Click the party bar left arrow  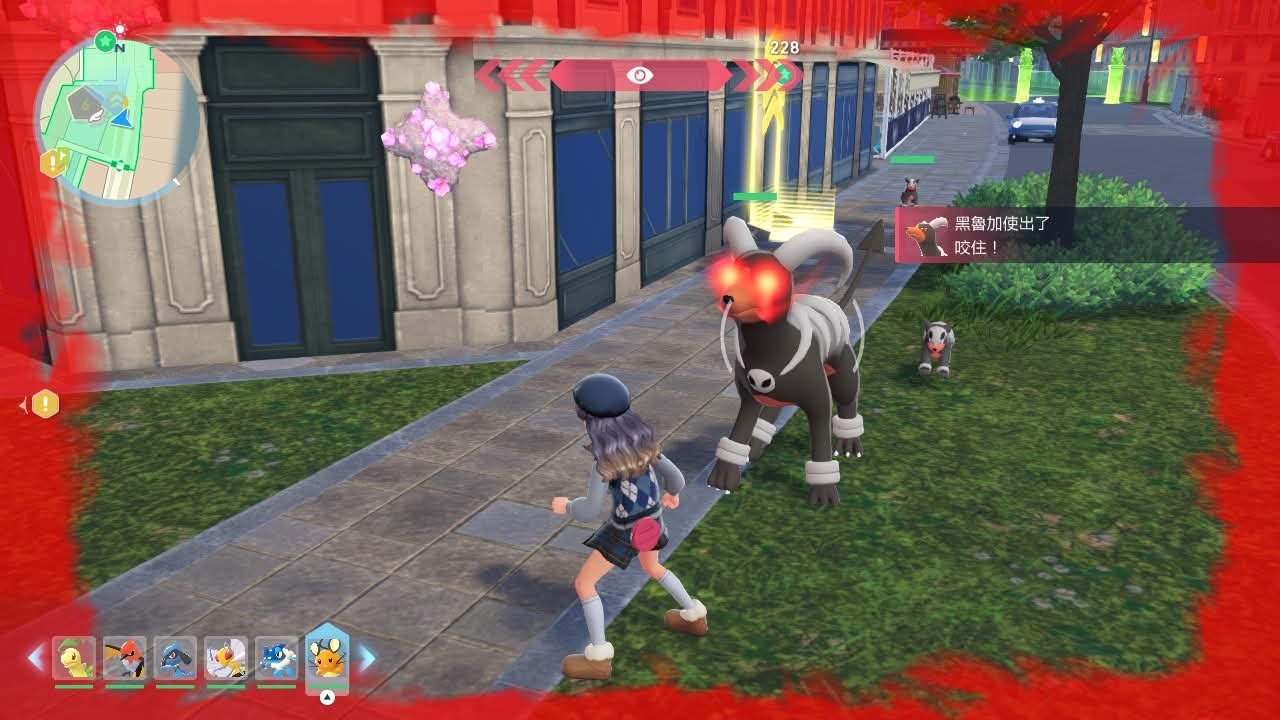pos(36,657)
